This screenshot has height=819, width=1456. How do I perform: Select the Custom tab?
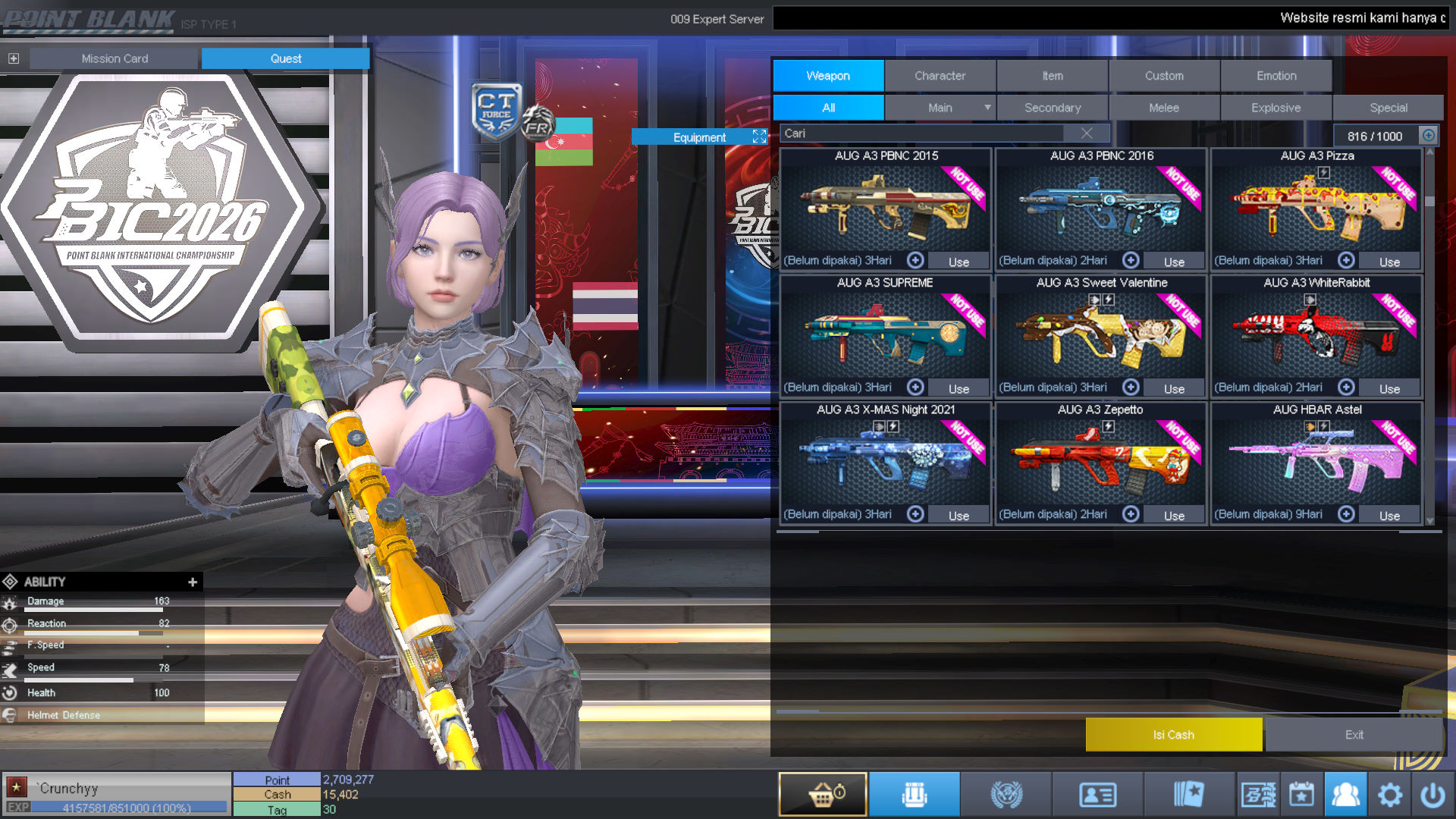coord(1164,76)
